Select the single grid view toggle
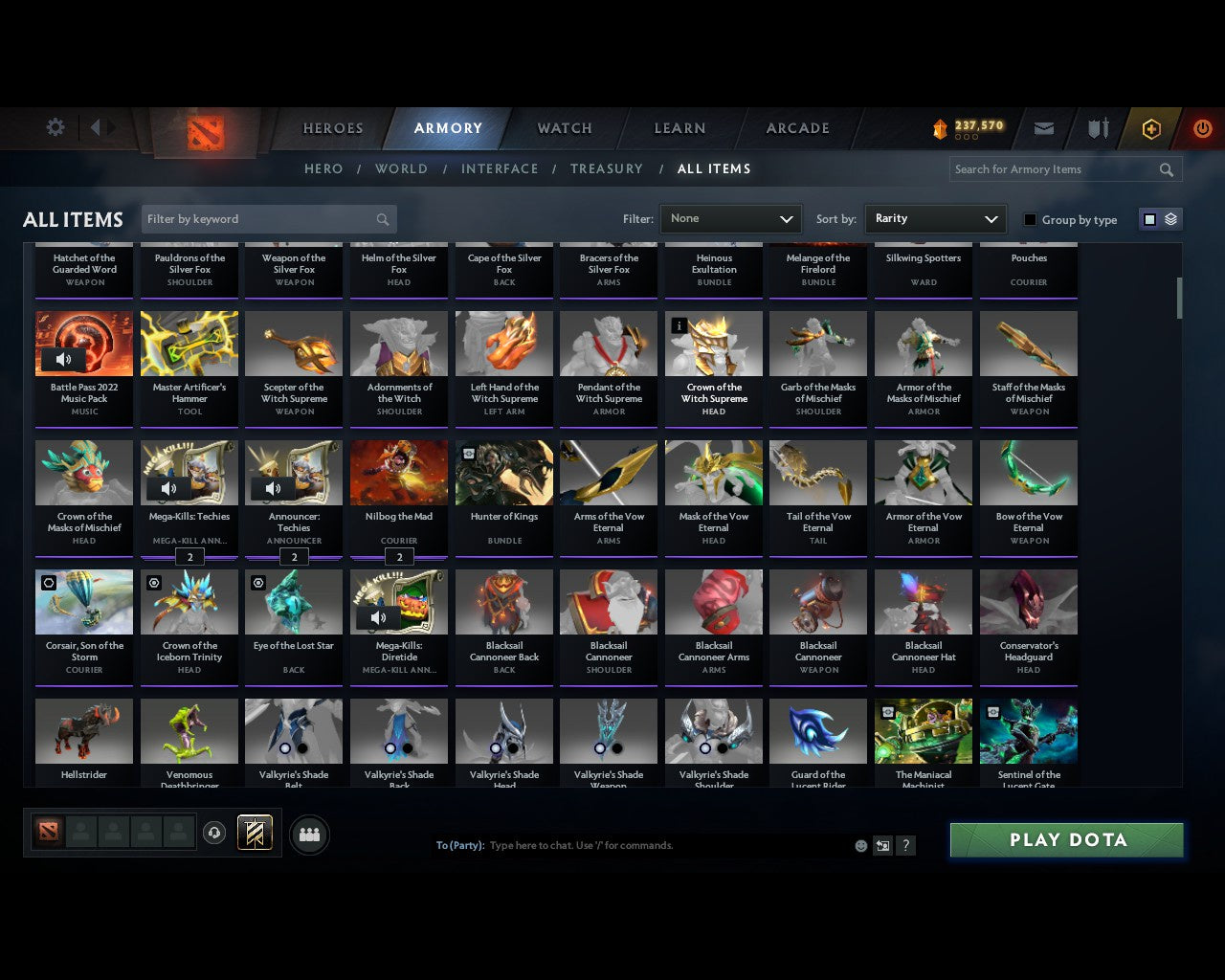Screen dimensions: 1225x980 (1148, 218)
